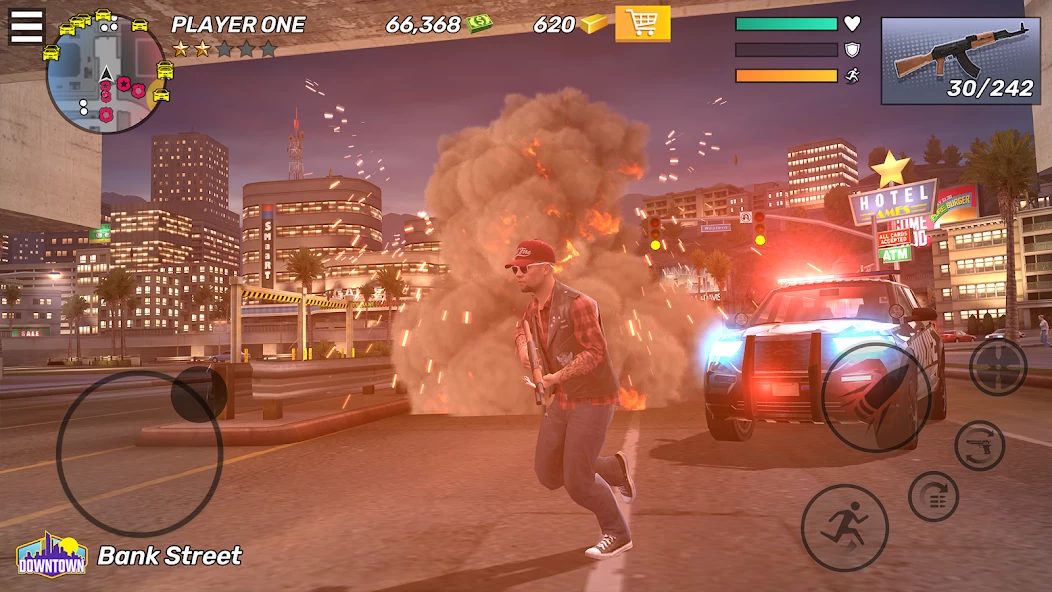Reload with the magazine reload button

[x=933, y=496]
